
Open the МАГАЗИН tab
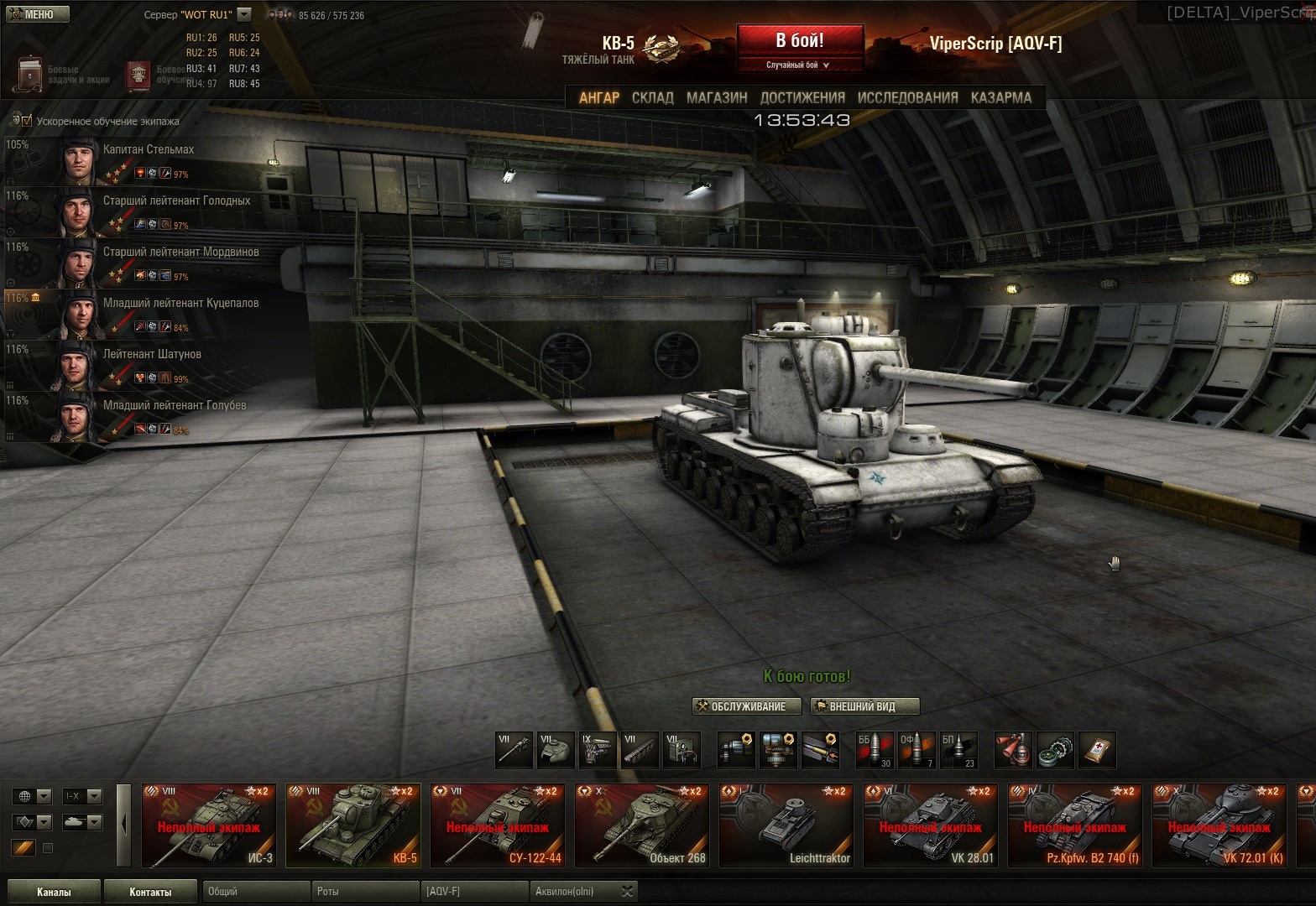(717, 98)
